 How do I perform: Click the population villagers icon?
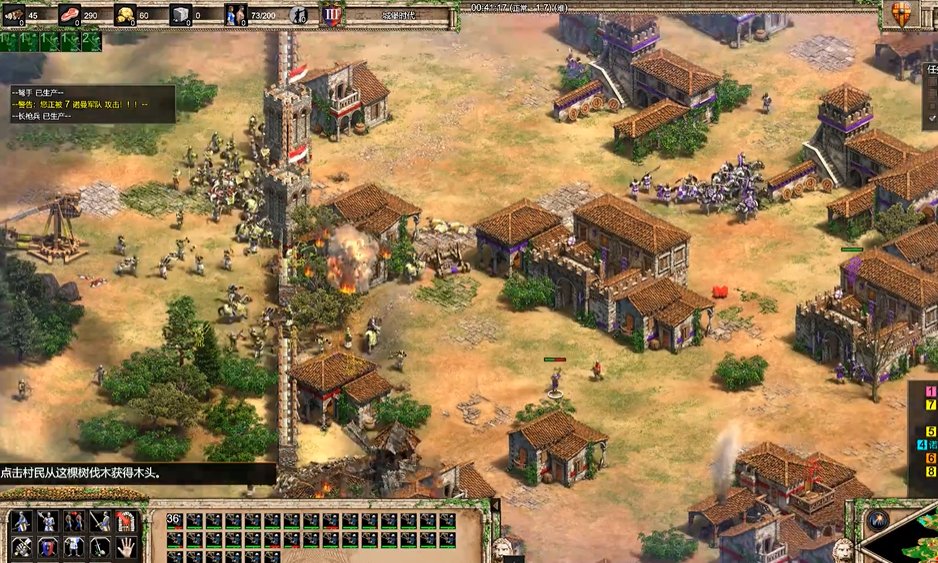236,14
